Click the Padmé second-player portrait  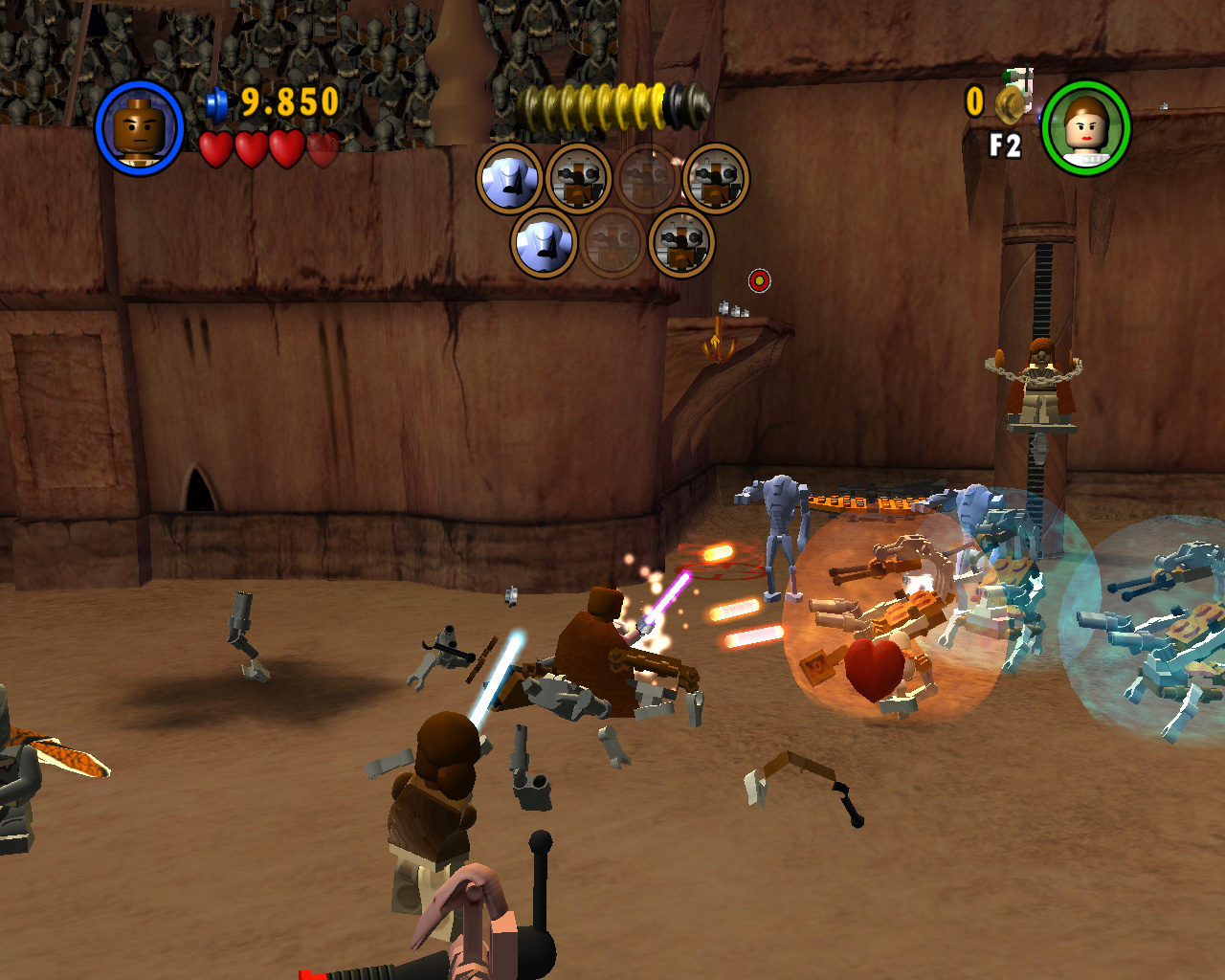[x=1086, y=128]
